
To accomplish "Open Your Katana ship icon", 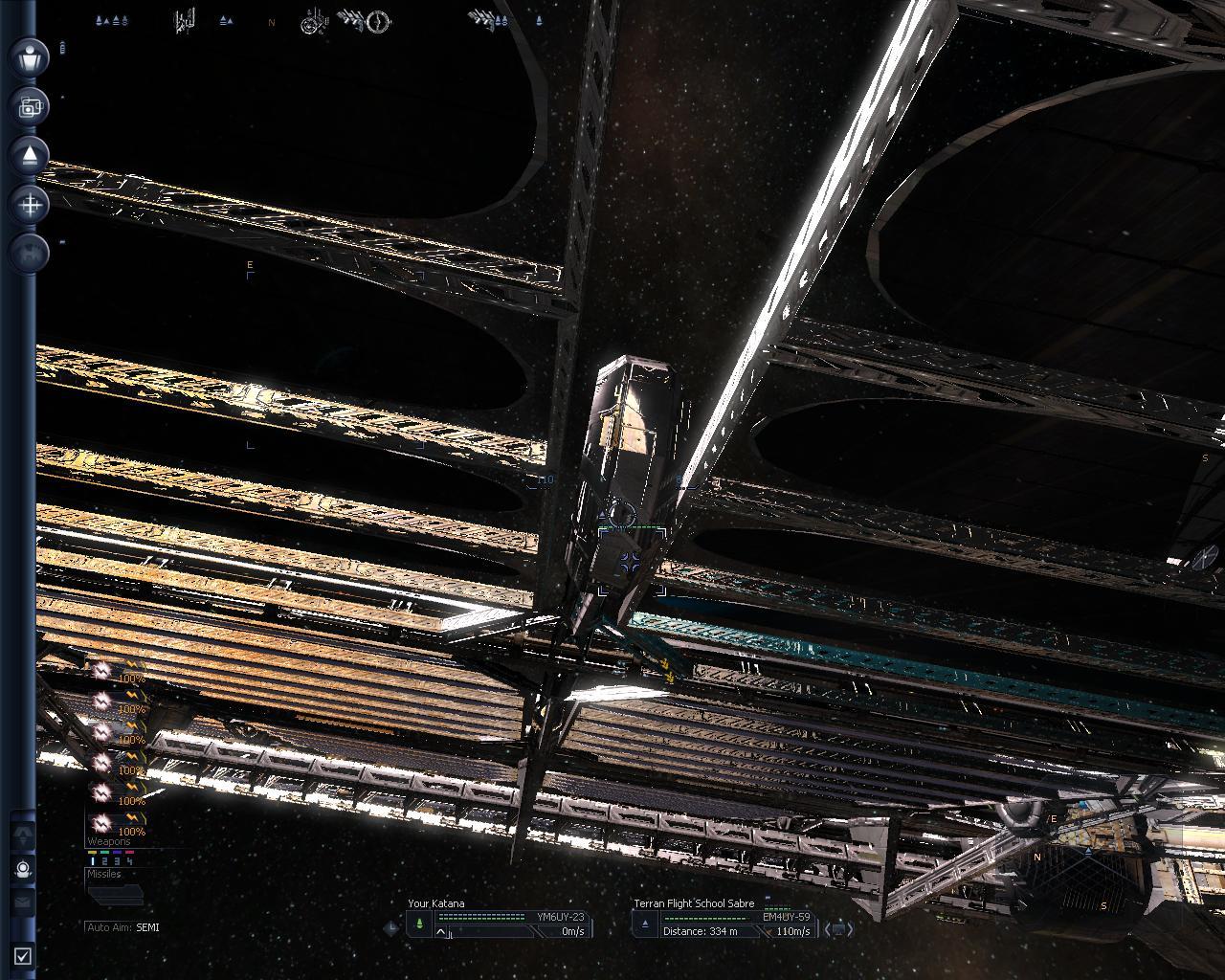I will point(419,924).
